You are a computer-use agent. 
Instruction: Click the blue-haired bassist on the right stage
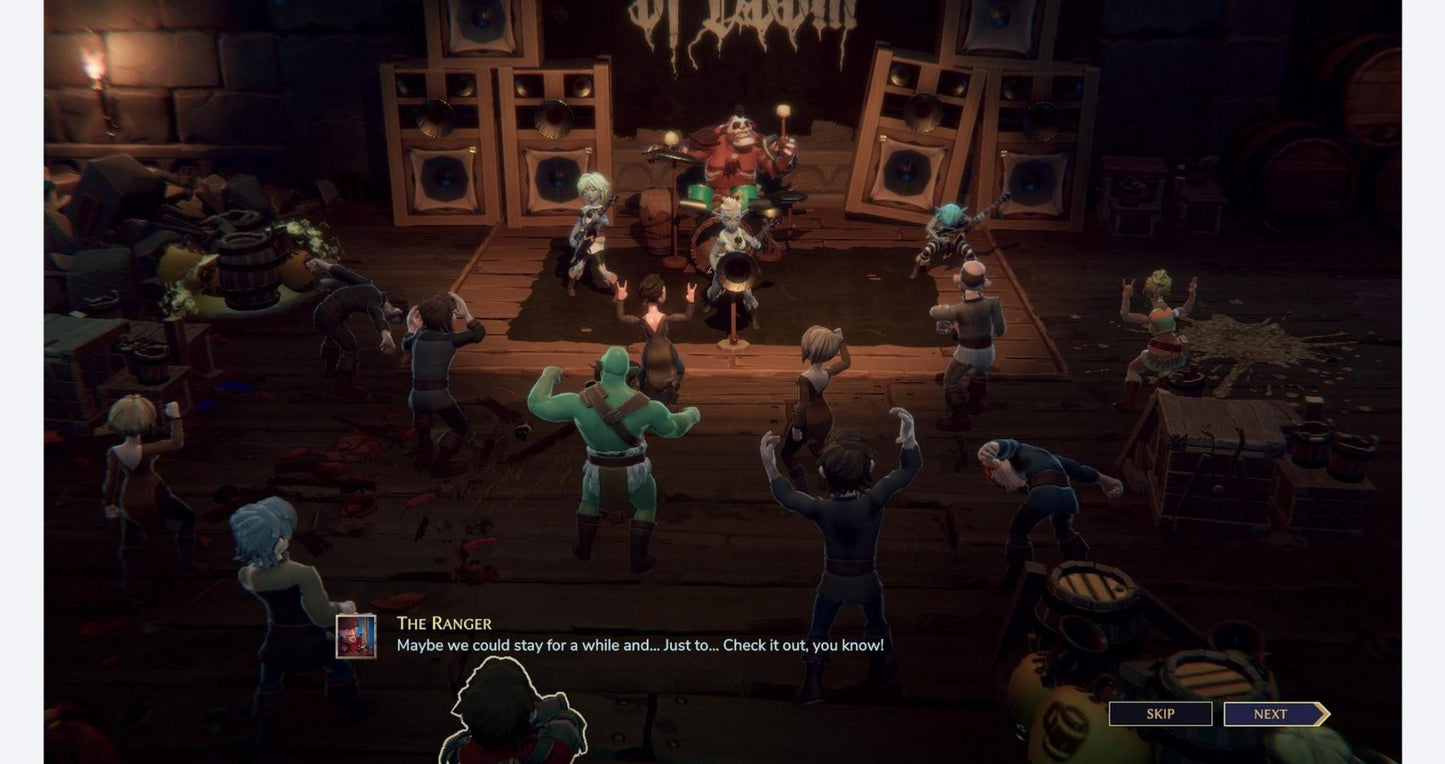(945, 230)
